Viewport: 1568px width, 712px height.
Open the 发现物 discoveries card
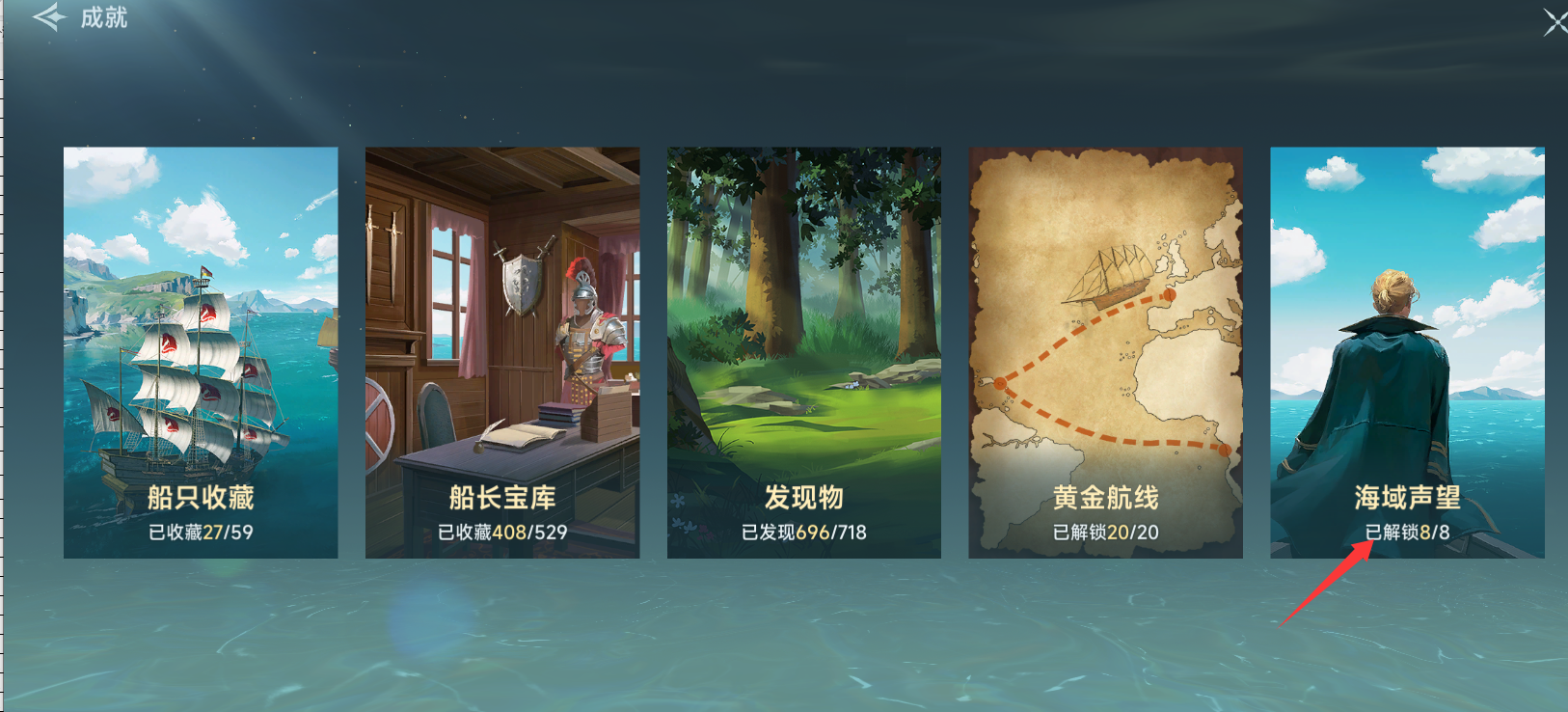[x=803, y=347]
